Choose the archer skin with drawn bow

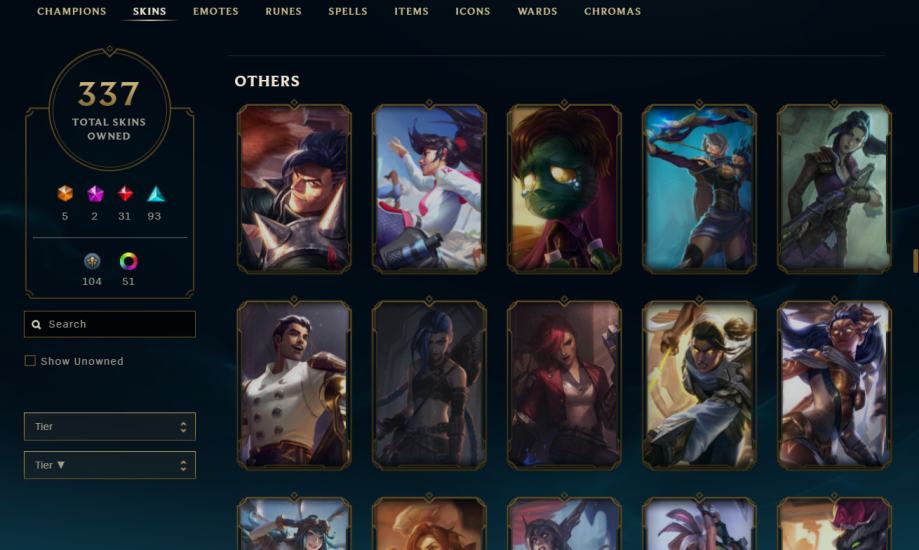pos(699,188)
